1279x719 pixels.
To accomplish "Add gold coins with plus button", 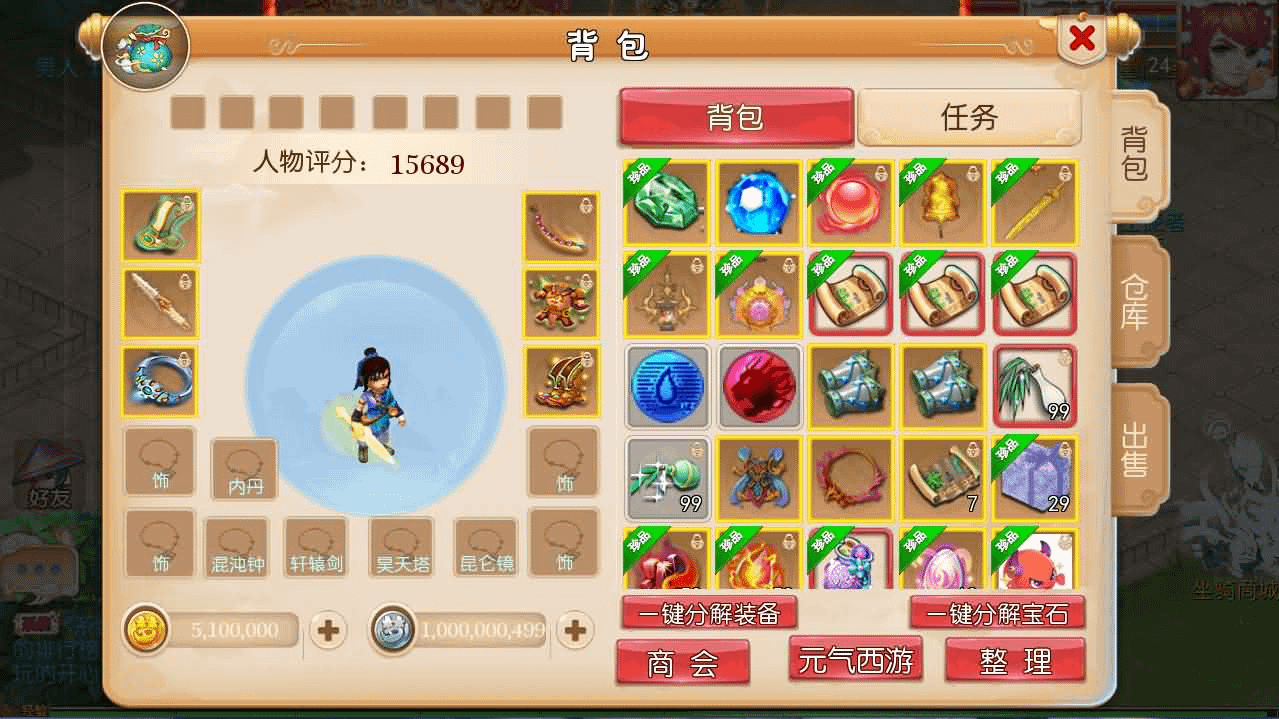I will coord(328,630).
